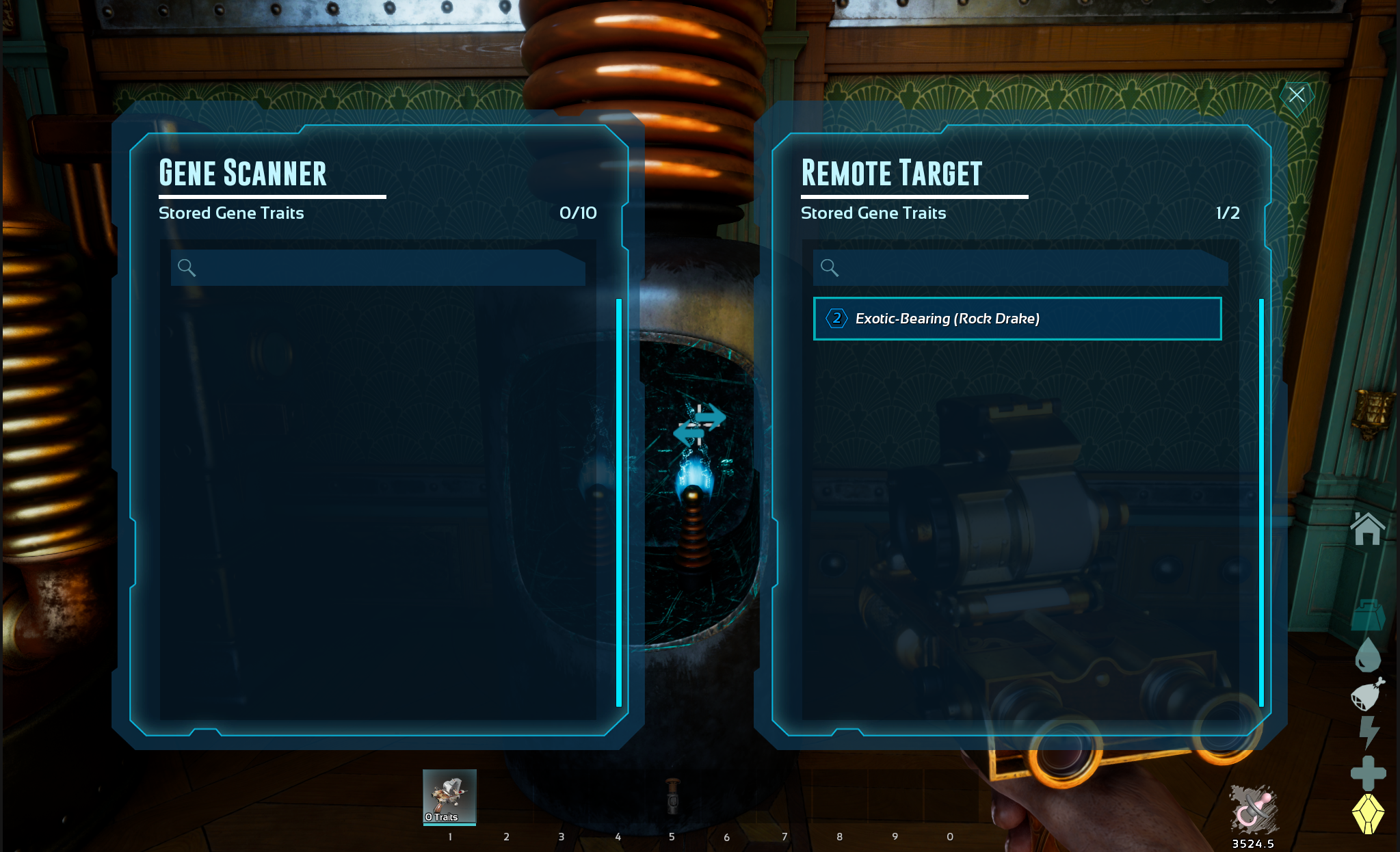This screenshot has width=1400, height=852.
Task: Close the gene trait transfer window
Action: click(1296, 95)
